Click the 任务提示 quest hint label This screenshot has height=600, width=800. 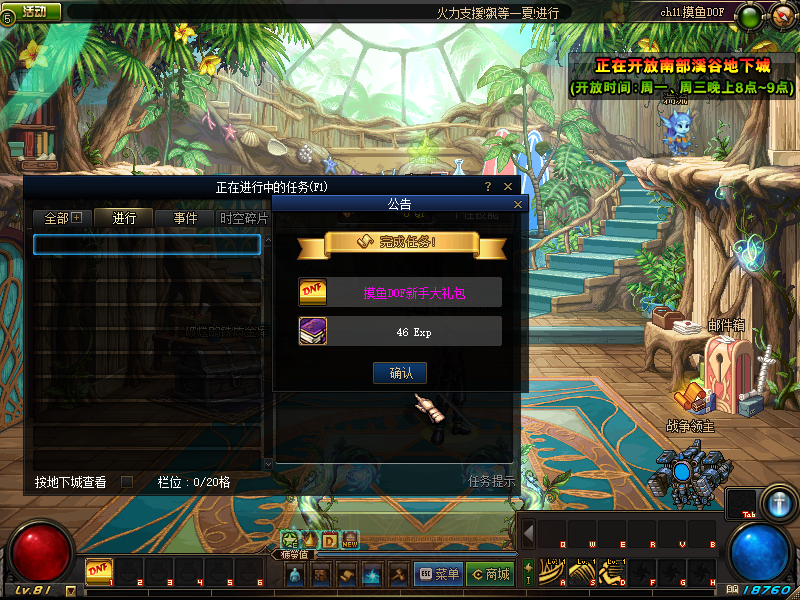(x=492, y=481)
